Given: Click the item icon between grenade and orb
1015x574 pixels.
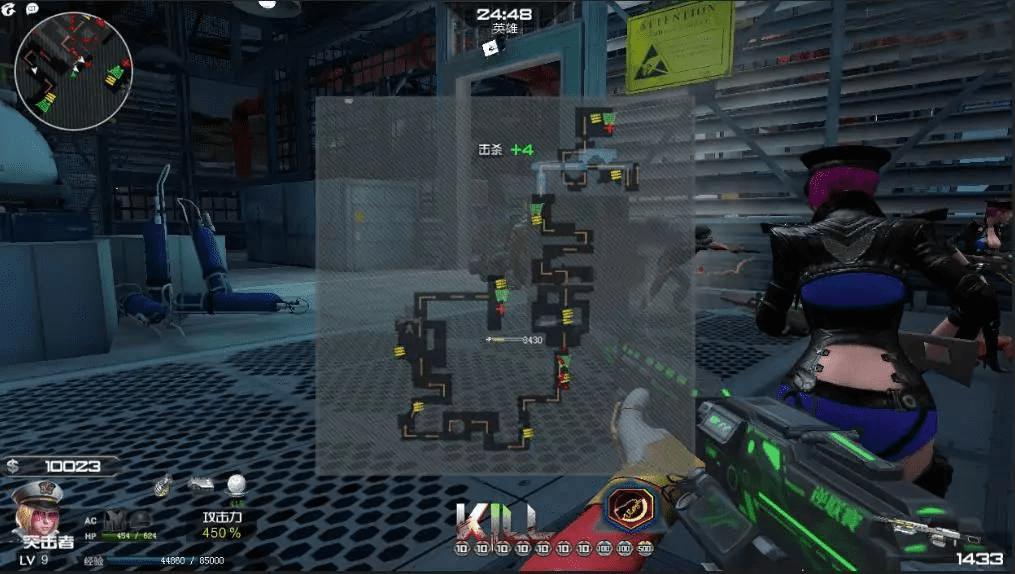Looking at the screenshot, I should click(x=201, y=484).
